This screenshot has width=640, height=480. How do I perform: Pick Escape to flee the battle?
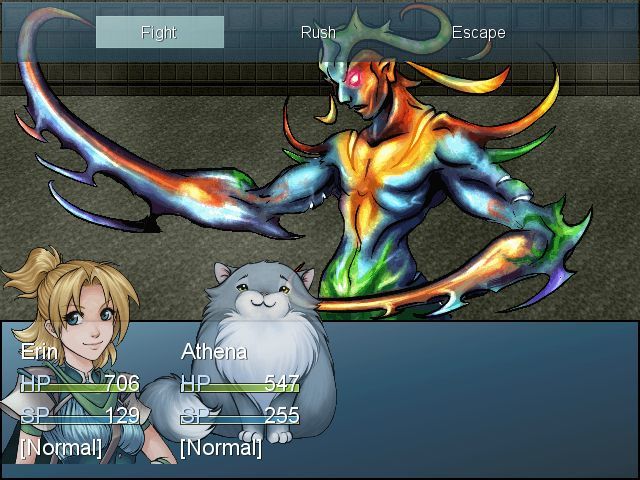[478, 32]
